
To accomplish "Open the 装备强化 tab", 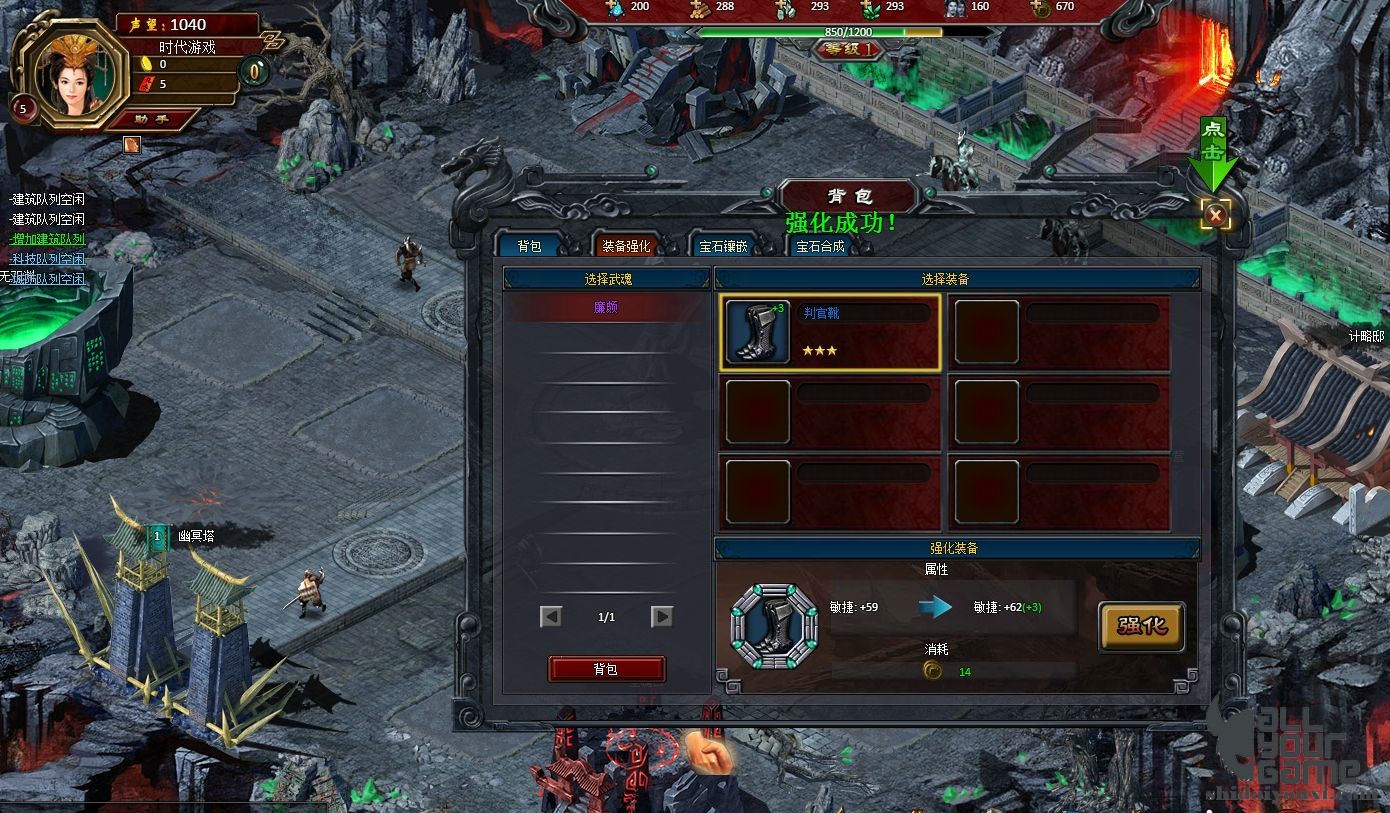I will point(626,246).
